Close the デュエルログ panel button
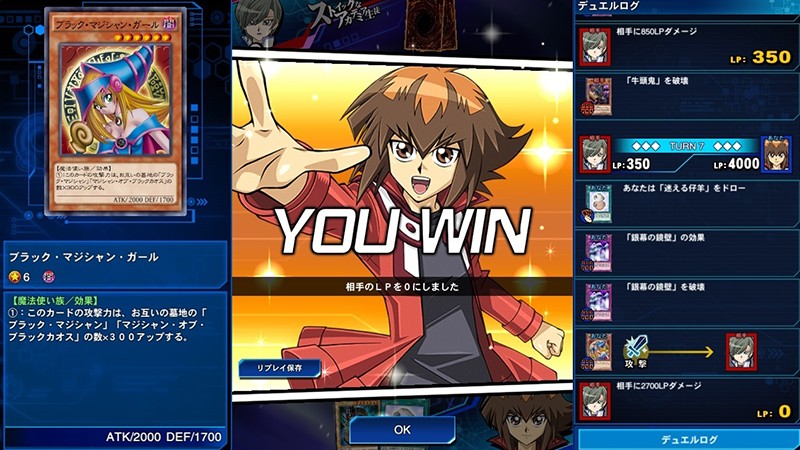This screenshot has width=800, height=450. coord(688,438)
